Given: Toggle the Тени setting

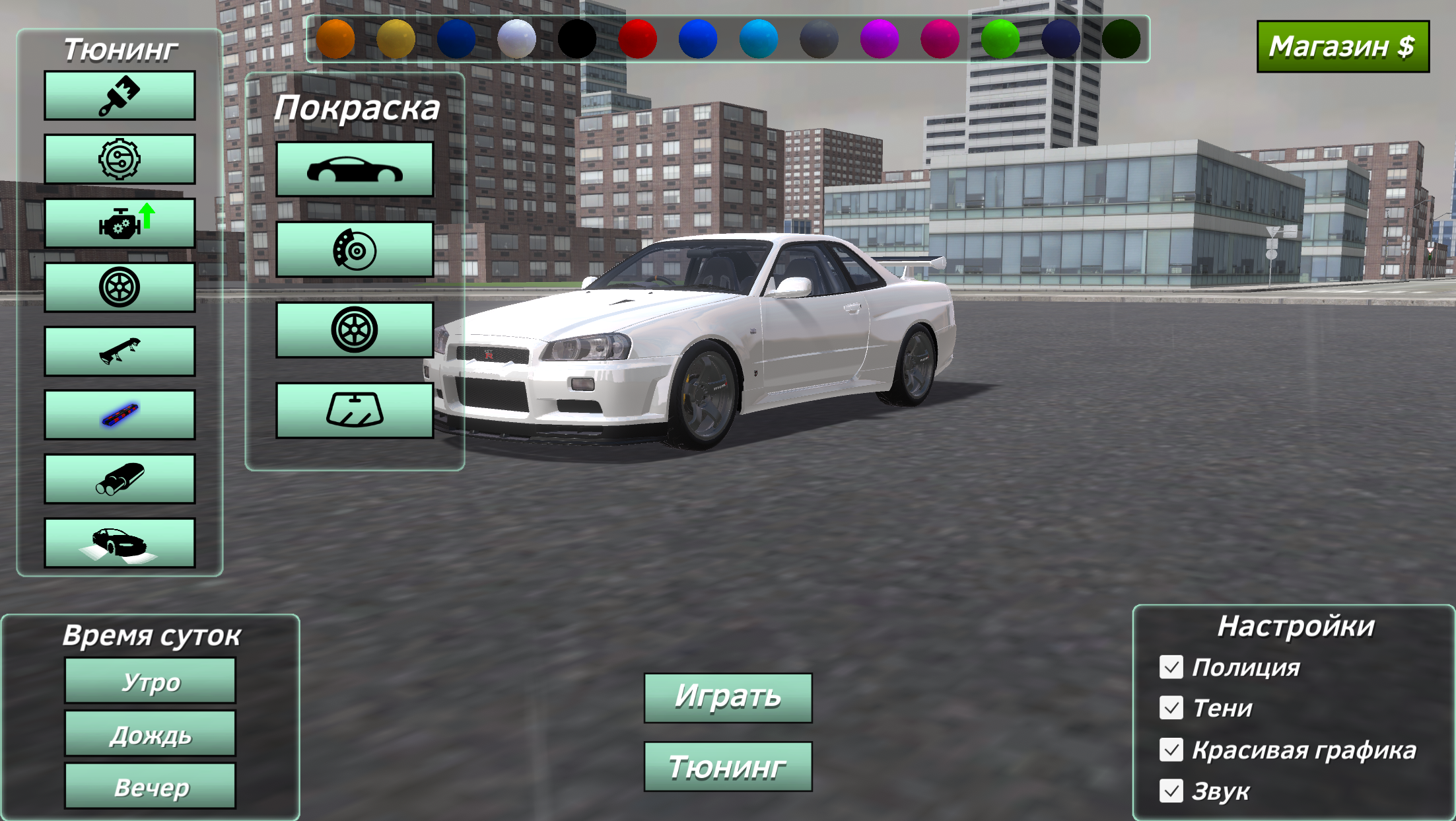Looking at the screenshot, I should (1170, 709).
